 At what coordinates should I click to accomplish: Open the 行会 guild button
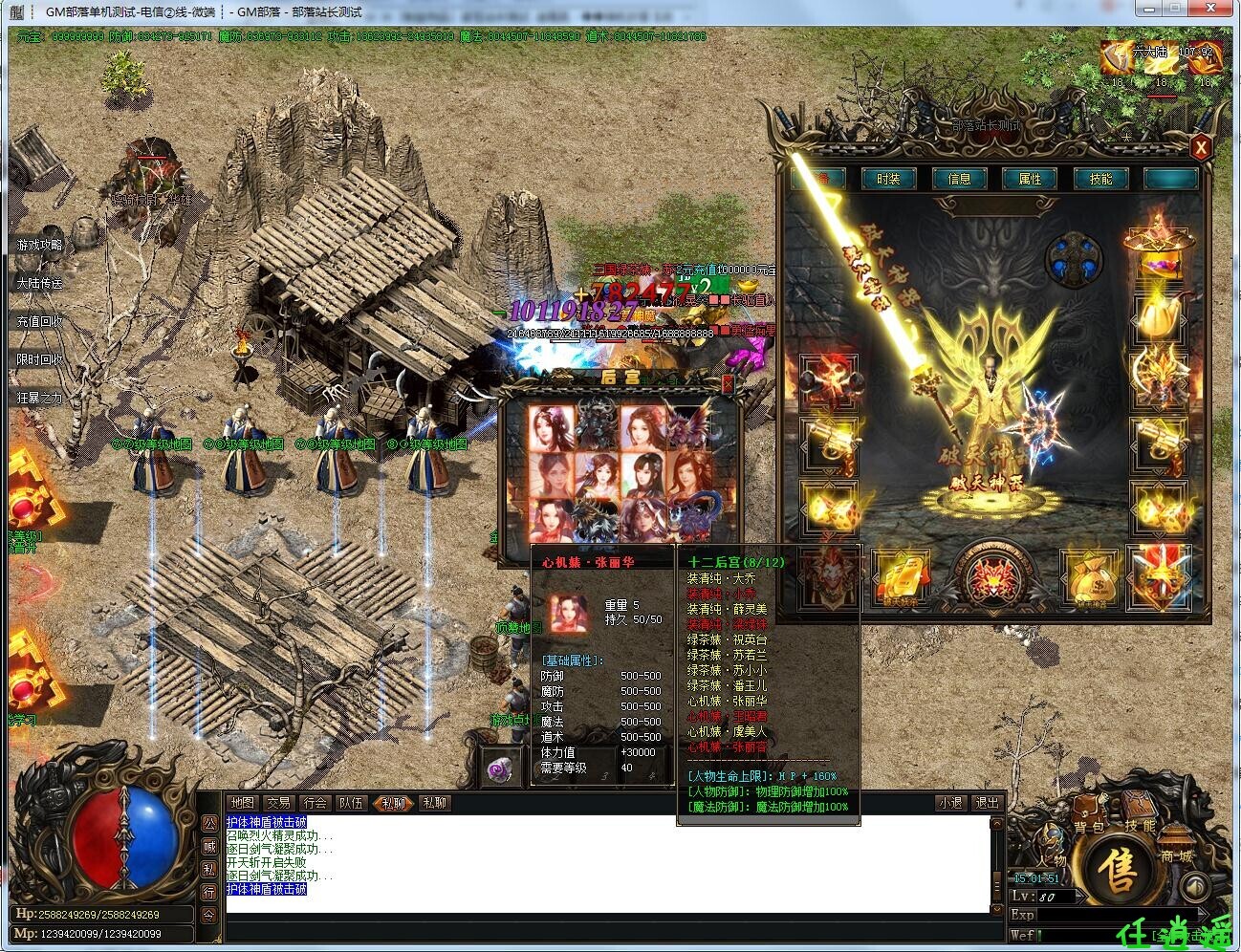(315, 803)
